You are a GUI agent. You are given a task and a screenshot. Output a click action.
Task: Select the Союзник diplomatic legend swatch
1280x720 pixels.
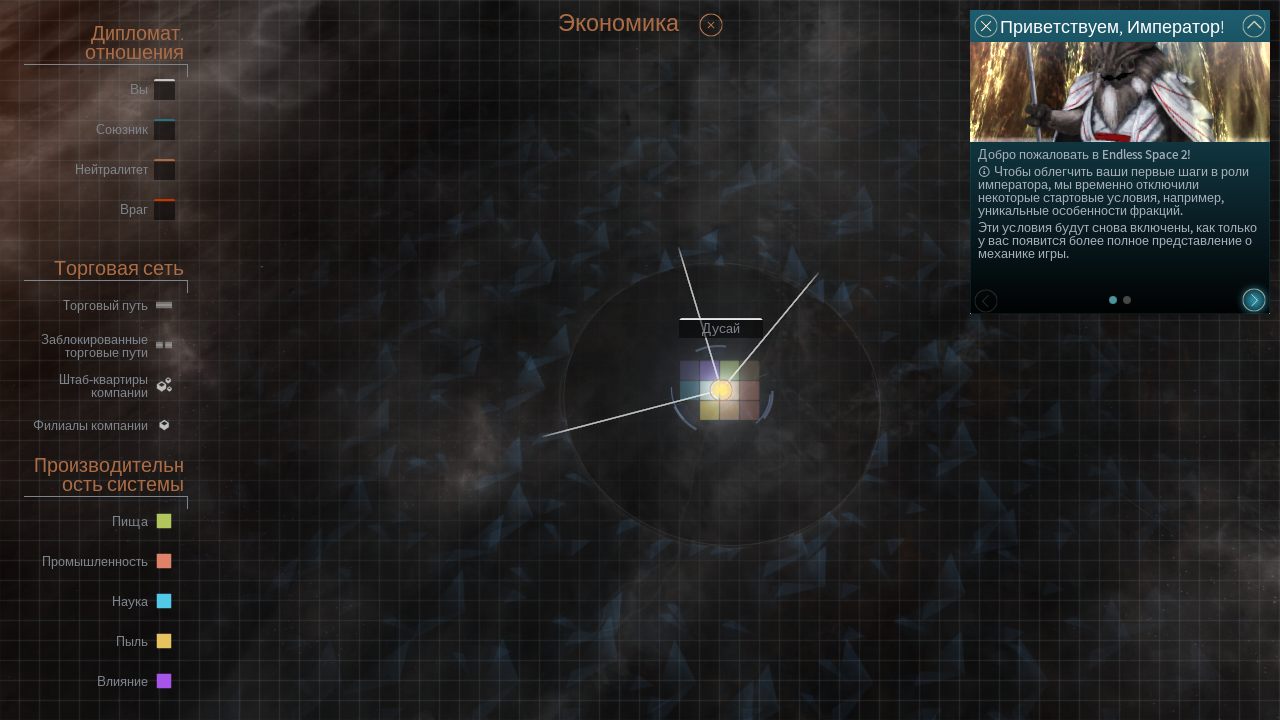tap(164, 130)
